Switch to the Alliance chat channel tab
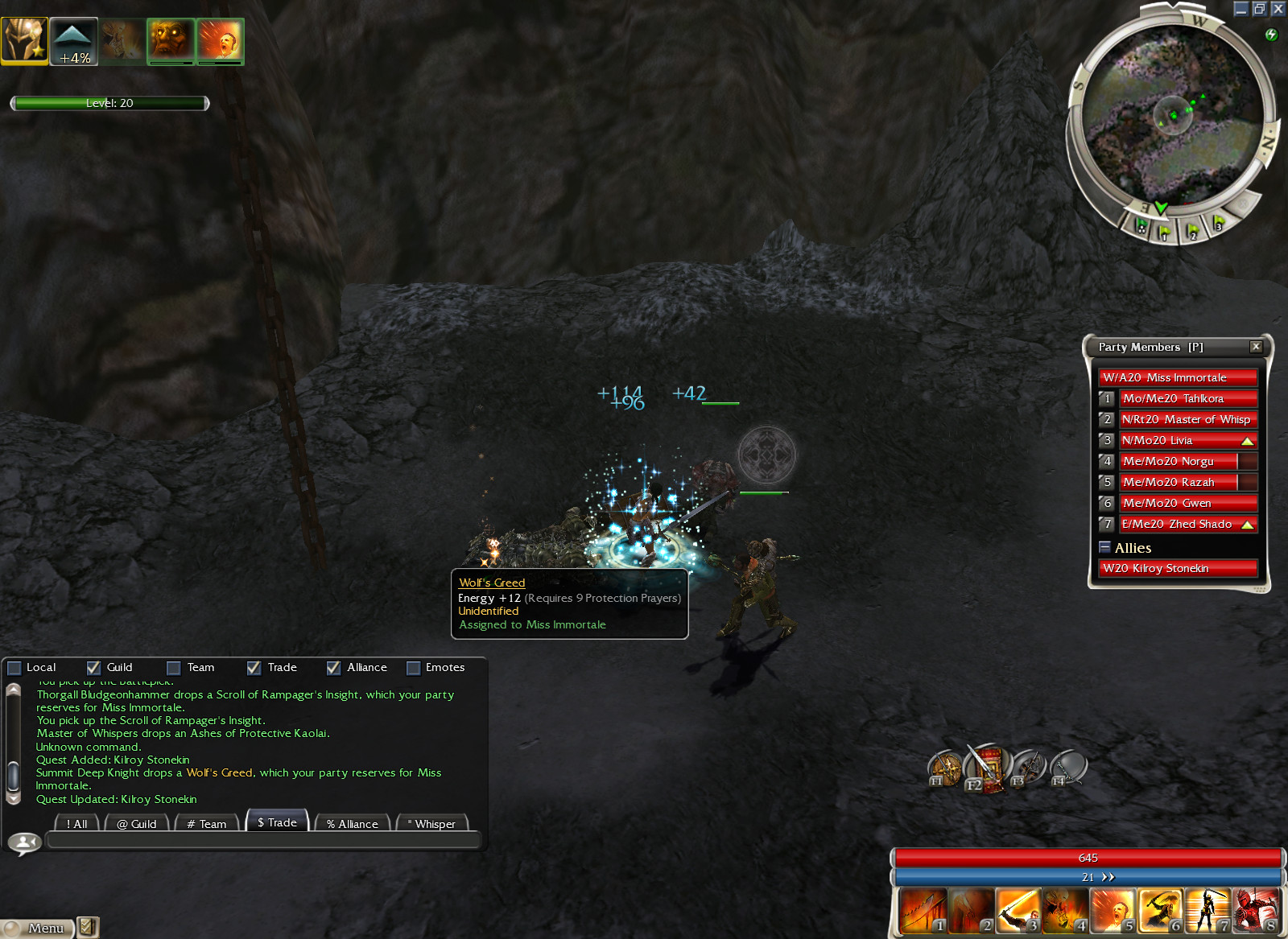 (x=353, y=823)
